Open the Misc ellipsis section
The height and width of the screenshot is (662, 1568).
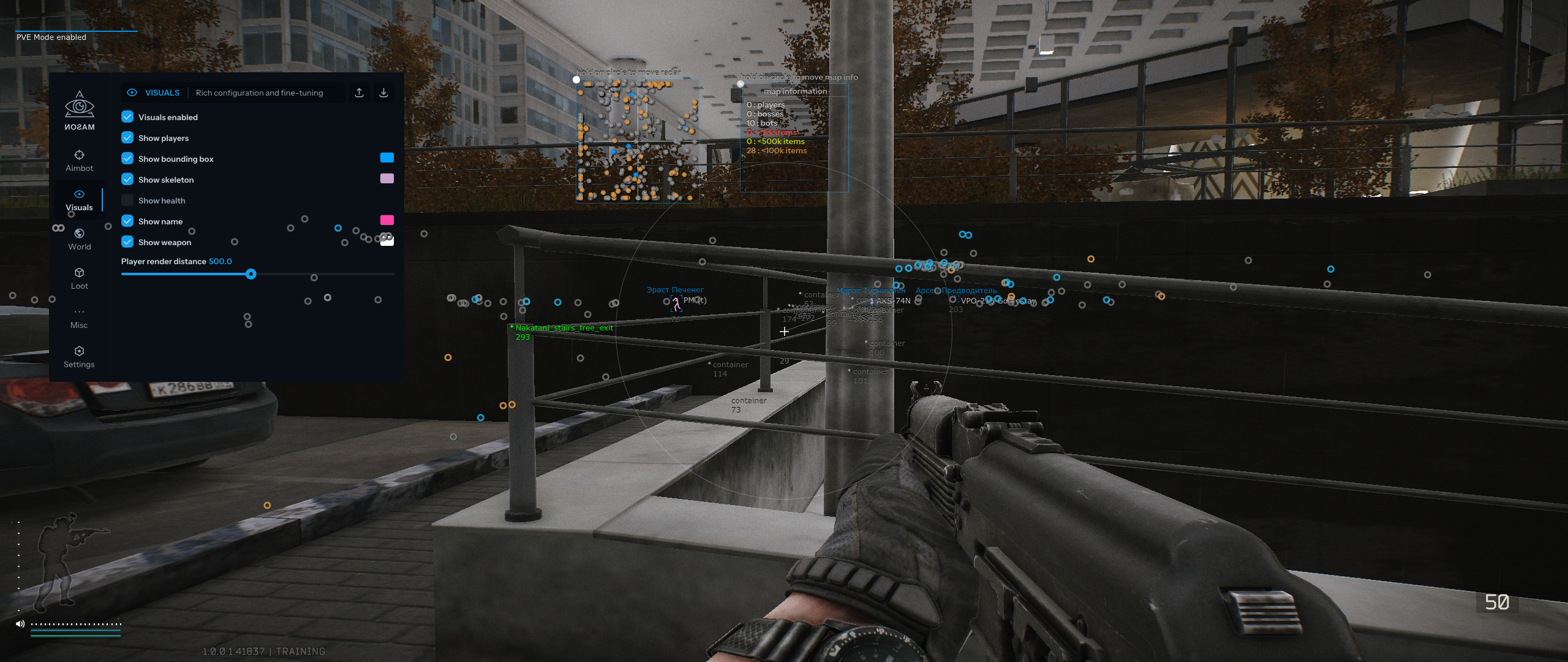point(79,312)
